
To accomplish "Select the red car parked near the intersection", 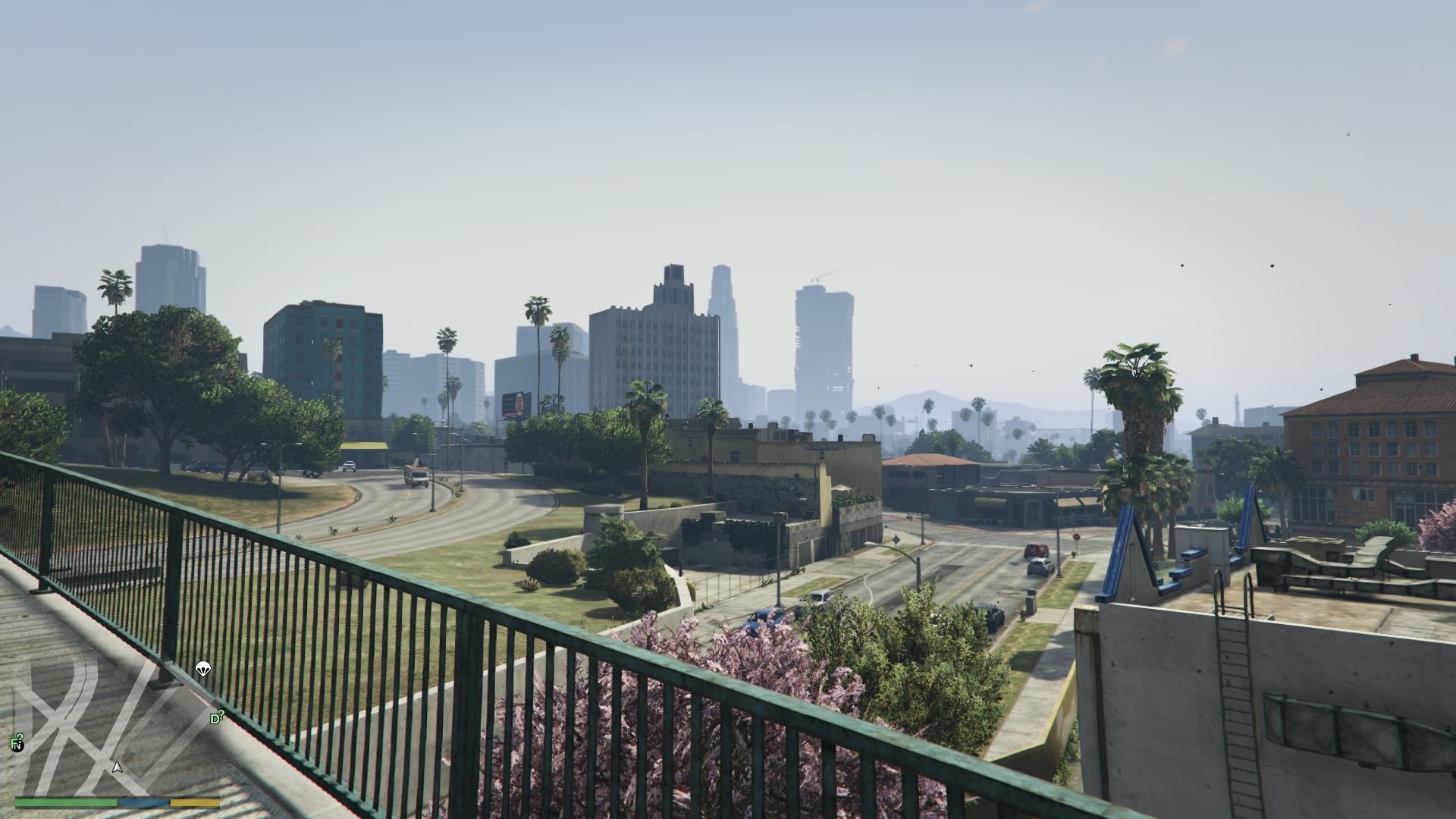I will [1035, 550].
